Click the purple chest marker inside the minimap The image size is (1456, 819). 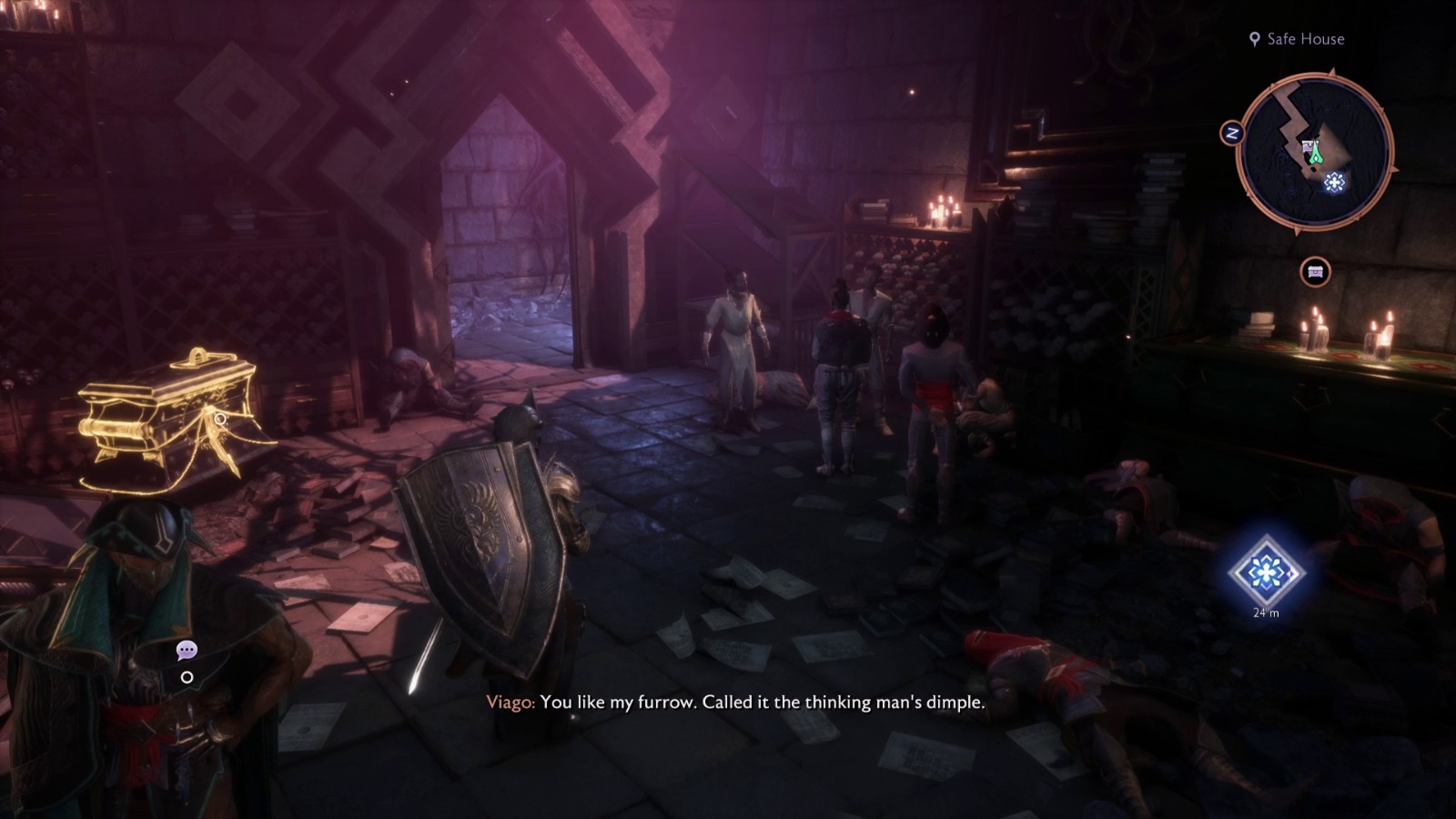[x=1308, y=147]
